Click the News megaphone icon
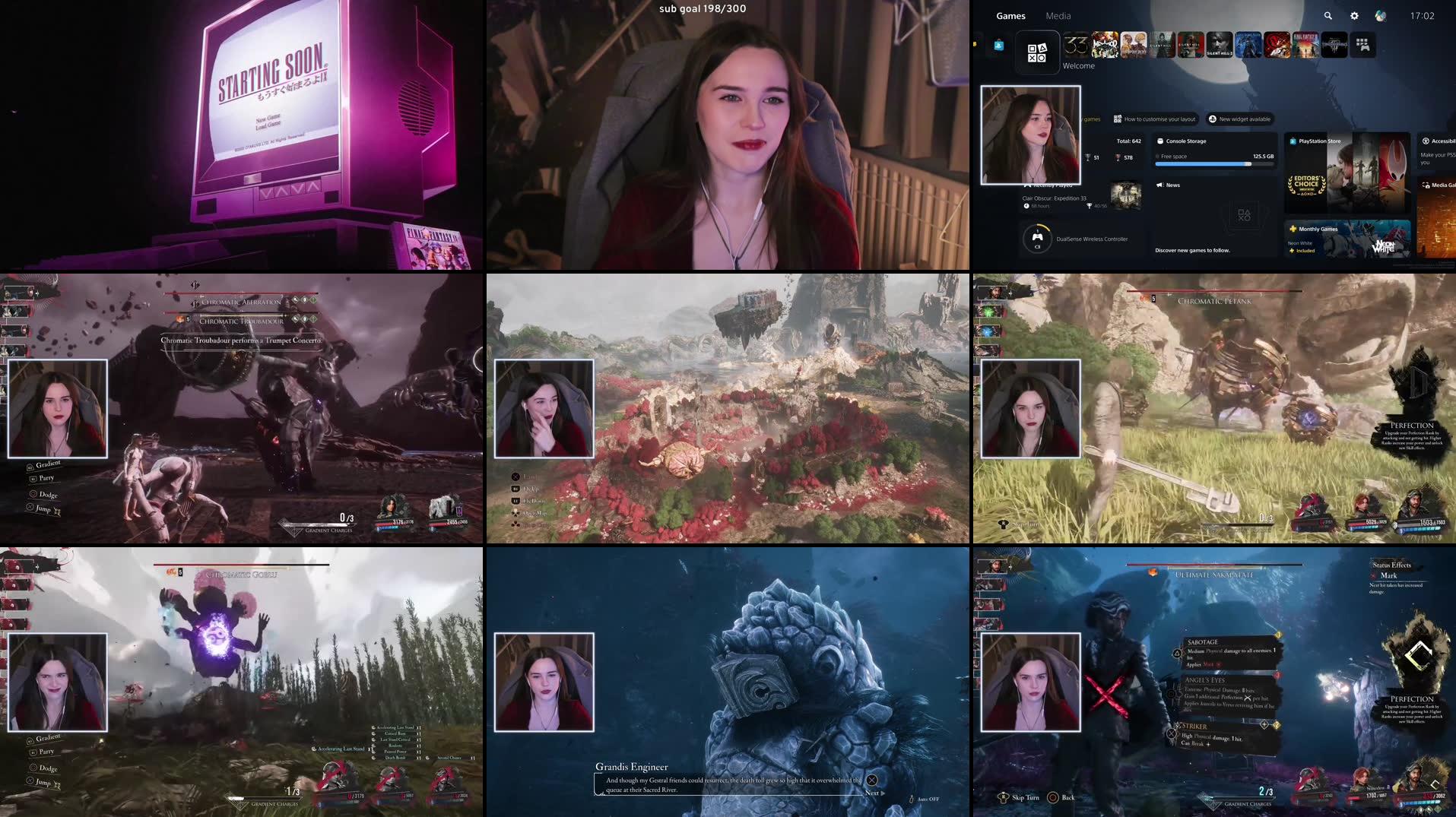This screenshot has height=817, width=1456. tap(1159, 185)
